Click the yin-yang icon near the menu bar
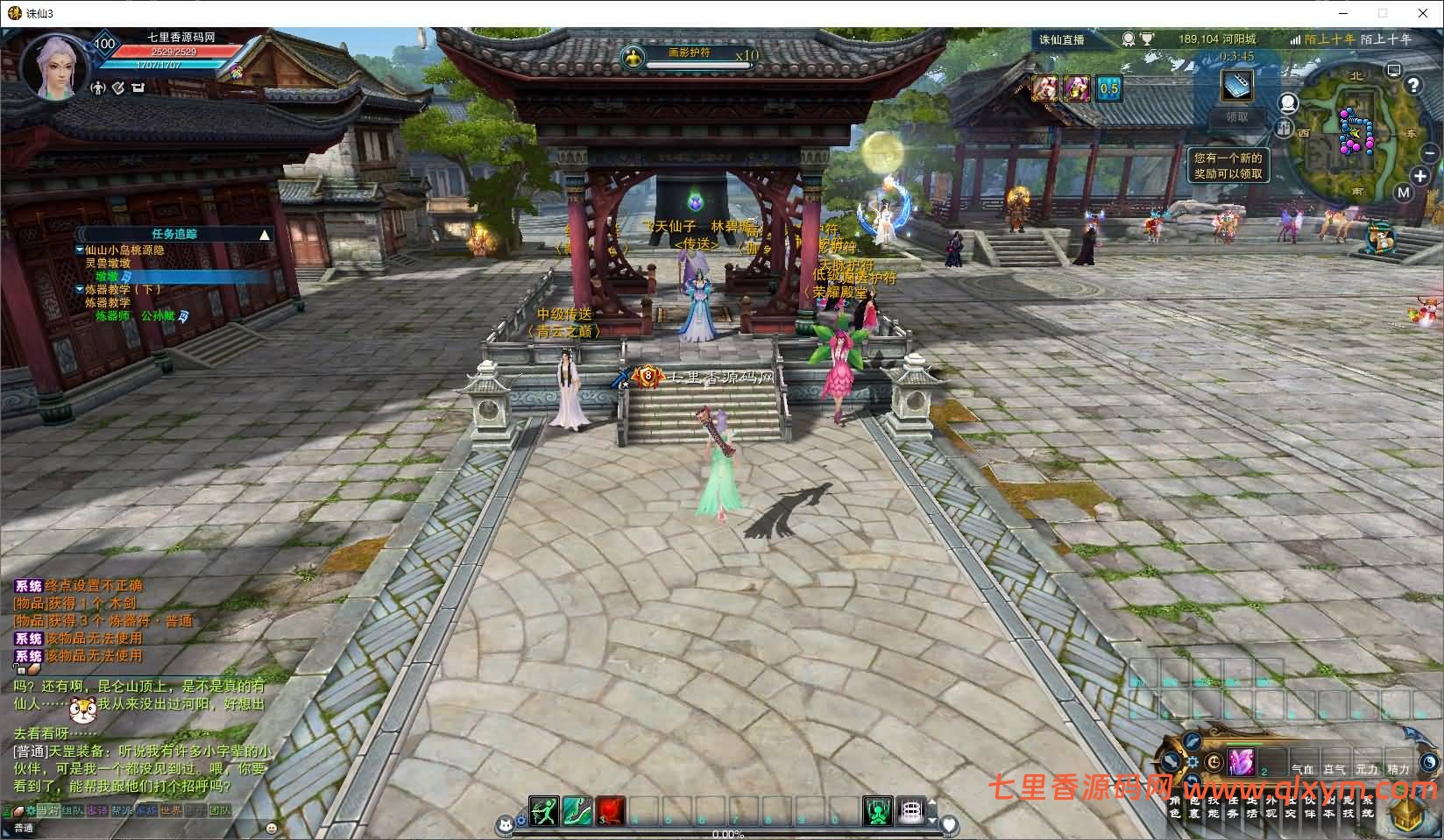This screenshot has width=1444, height=840. [1429, 761]
